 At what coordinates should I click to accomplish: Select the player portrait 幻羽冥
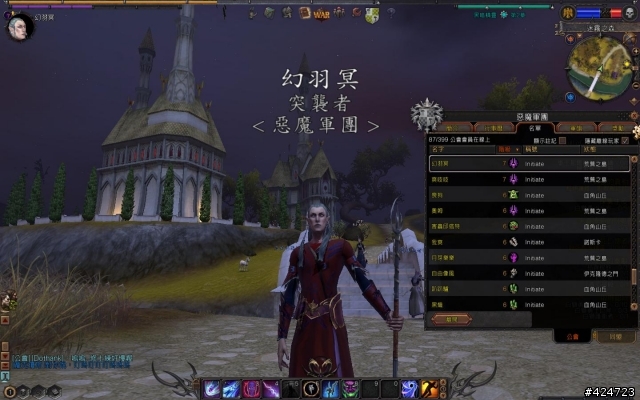click(x=19, y=26)
